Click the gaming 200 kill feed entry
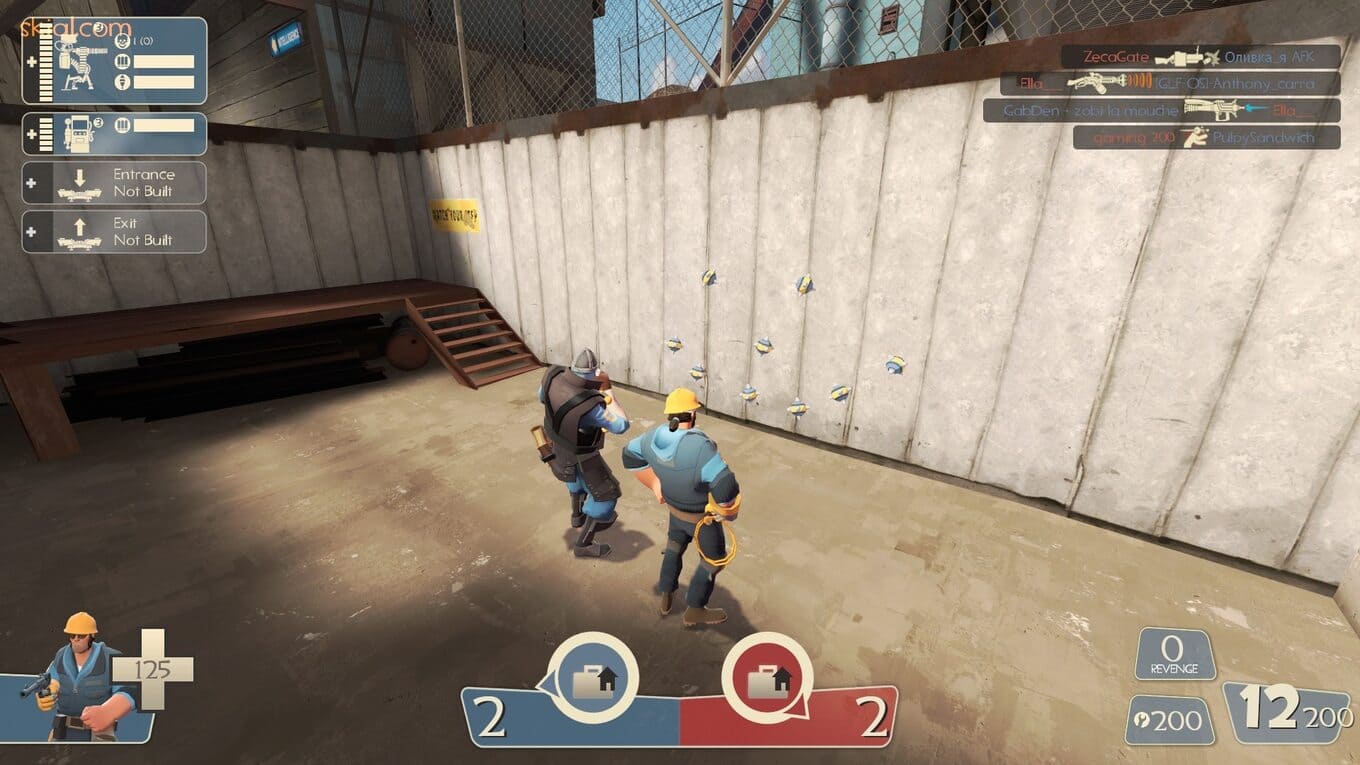The height and width of the screenshot is (765, 1360). [x=1206, y=137]
